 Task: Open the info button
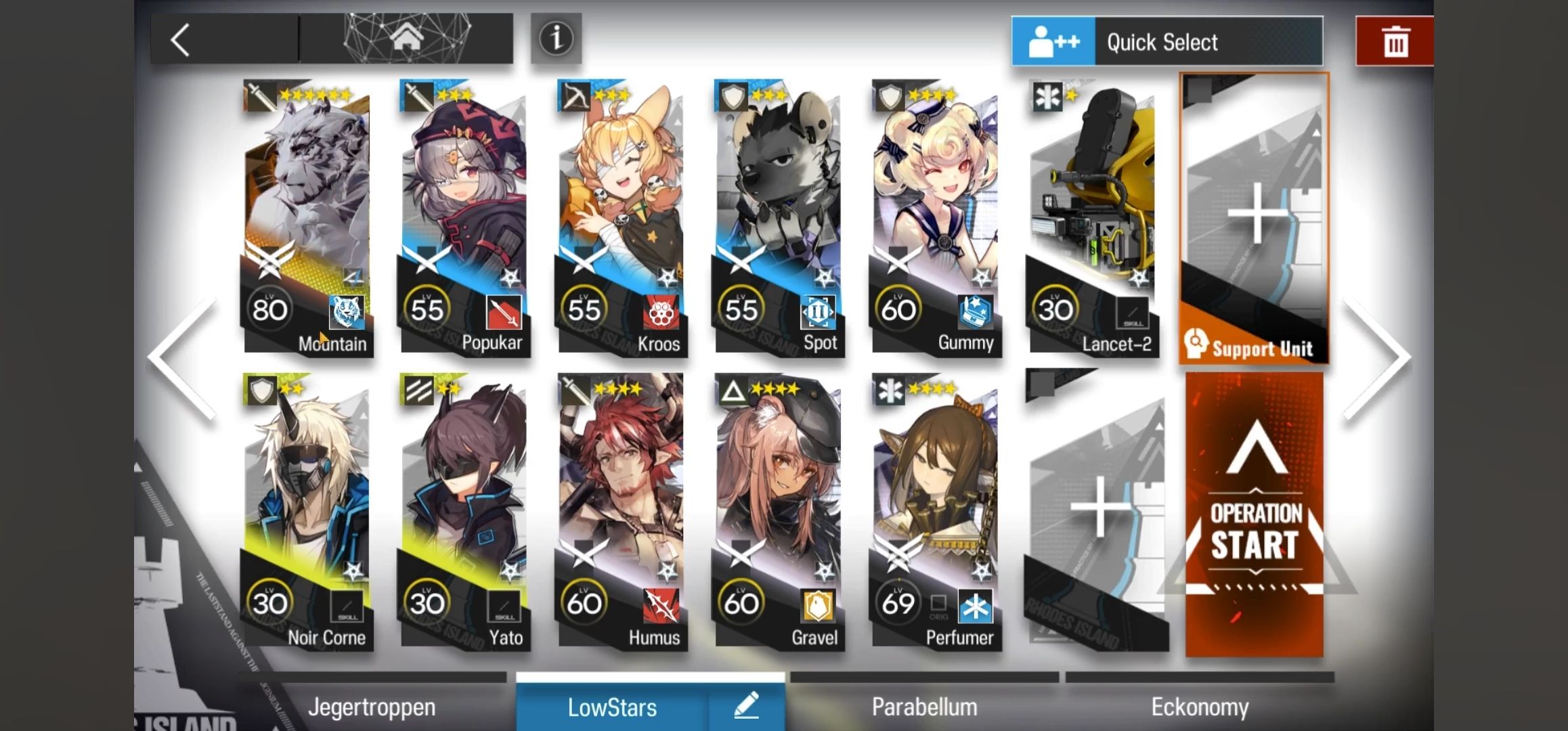(556, 39)
